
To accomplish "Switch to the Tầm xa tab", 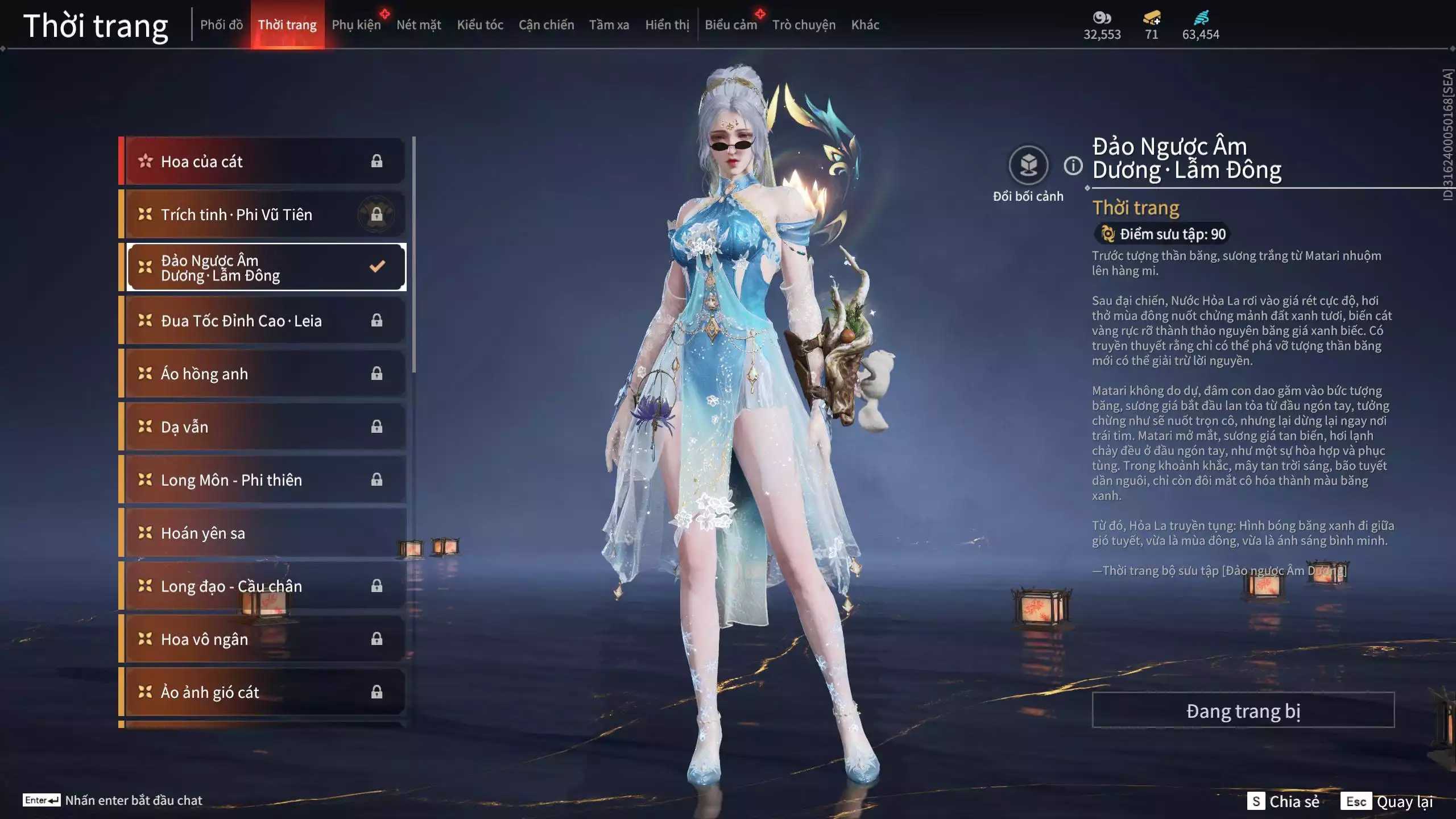I will 609,25.
